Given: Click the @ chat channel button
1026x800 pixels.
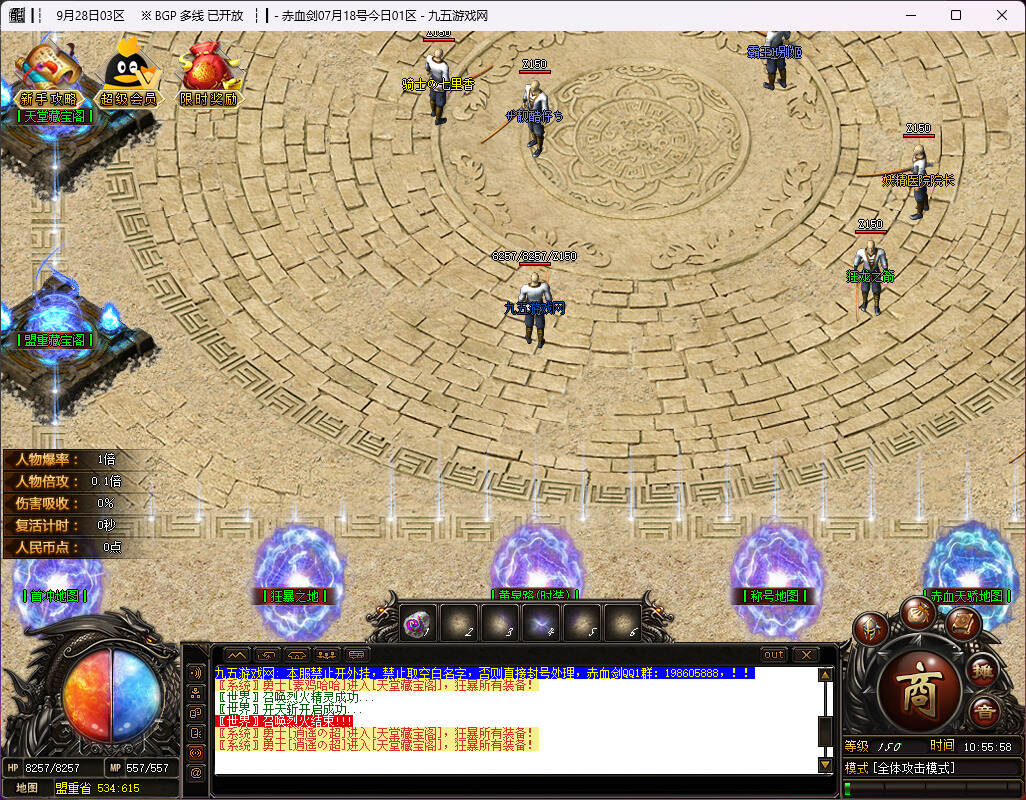Looking at the screenshot, I should click(x=196, y=772).
